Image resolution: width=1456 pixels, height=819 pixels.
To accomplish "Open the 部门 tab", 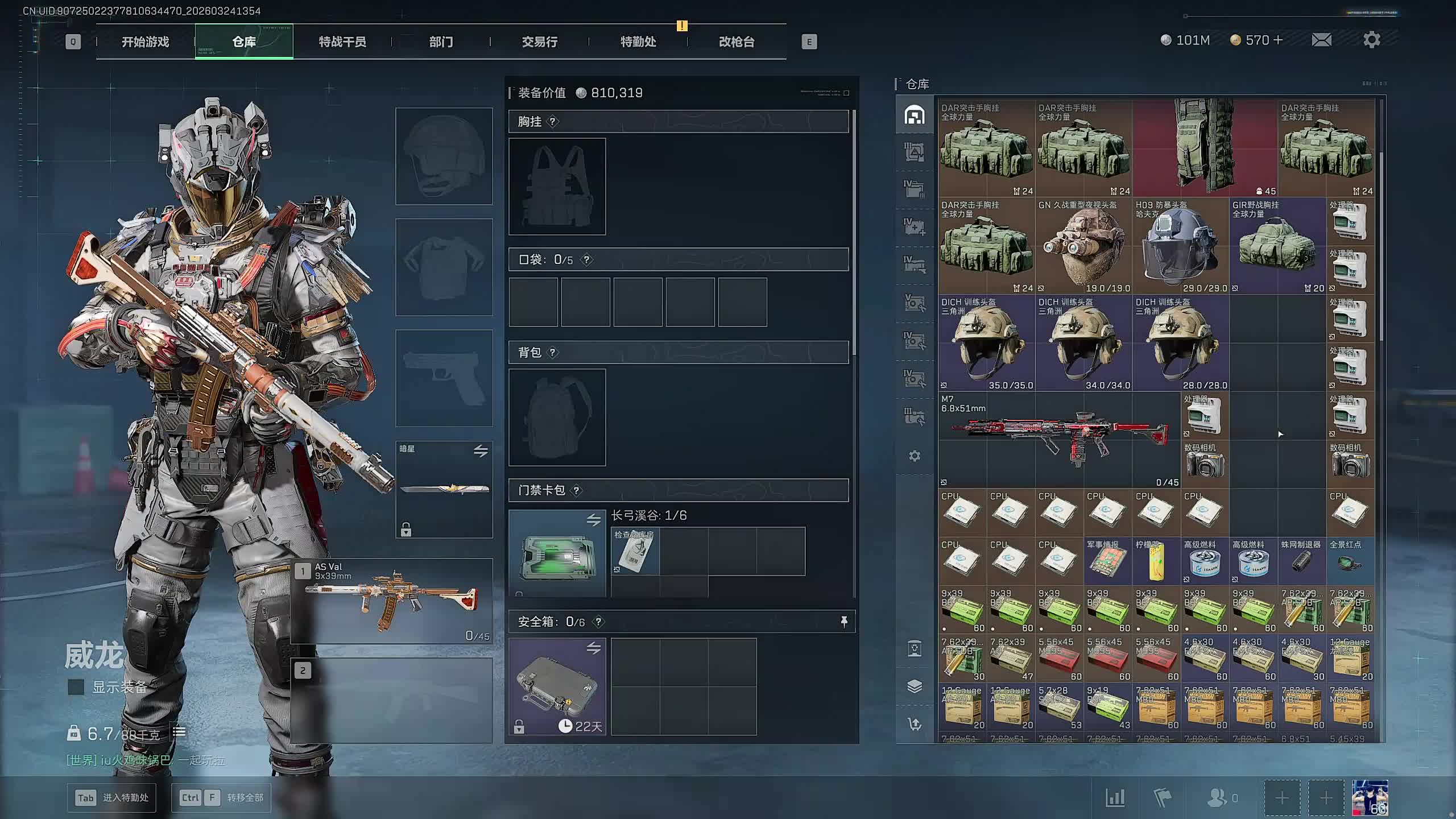I will click(x=441, y=42).
